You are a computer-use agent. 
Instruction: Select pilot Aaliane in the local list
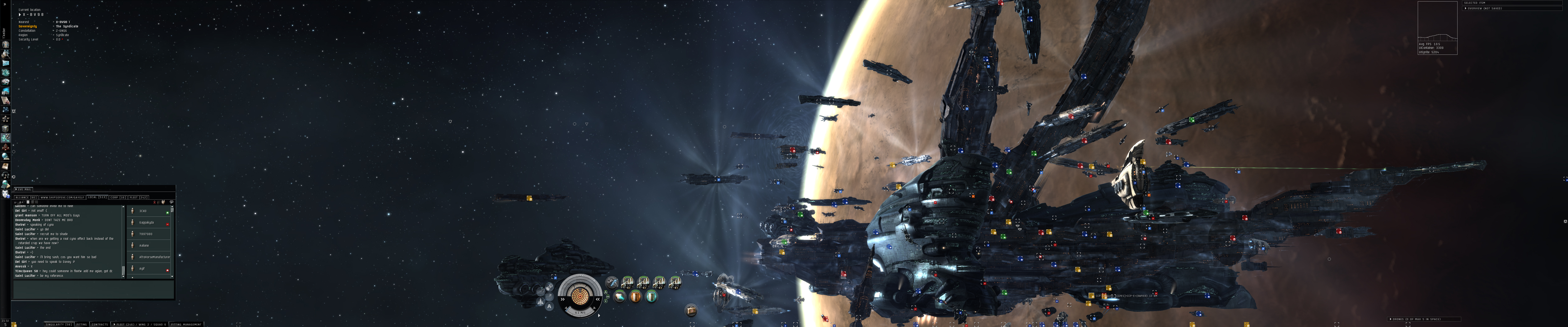(x=144, y=245)
